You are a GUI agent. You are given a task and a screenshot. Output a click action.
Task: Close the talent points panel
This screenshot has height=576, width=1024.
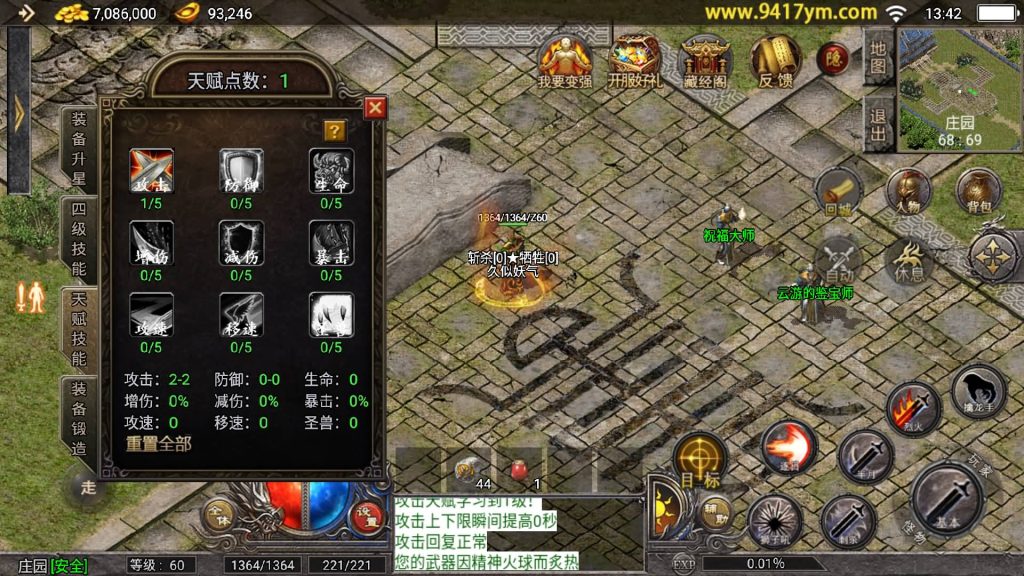(x=375, y=108)
